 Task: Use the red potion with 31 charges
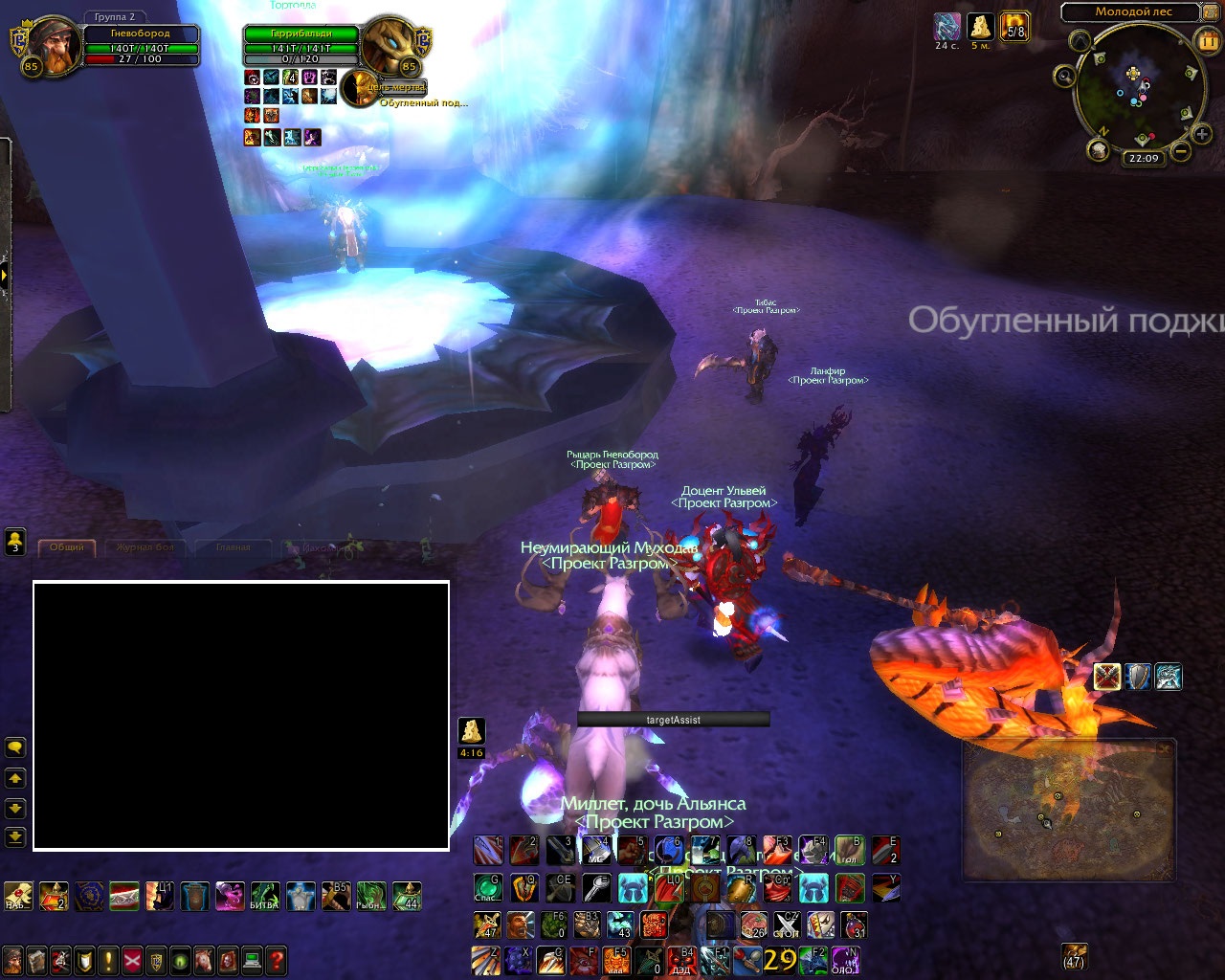point(855,925)
